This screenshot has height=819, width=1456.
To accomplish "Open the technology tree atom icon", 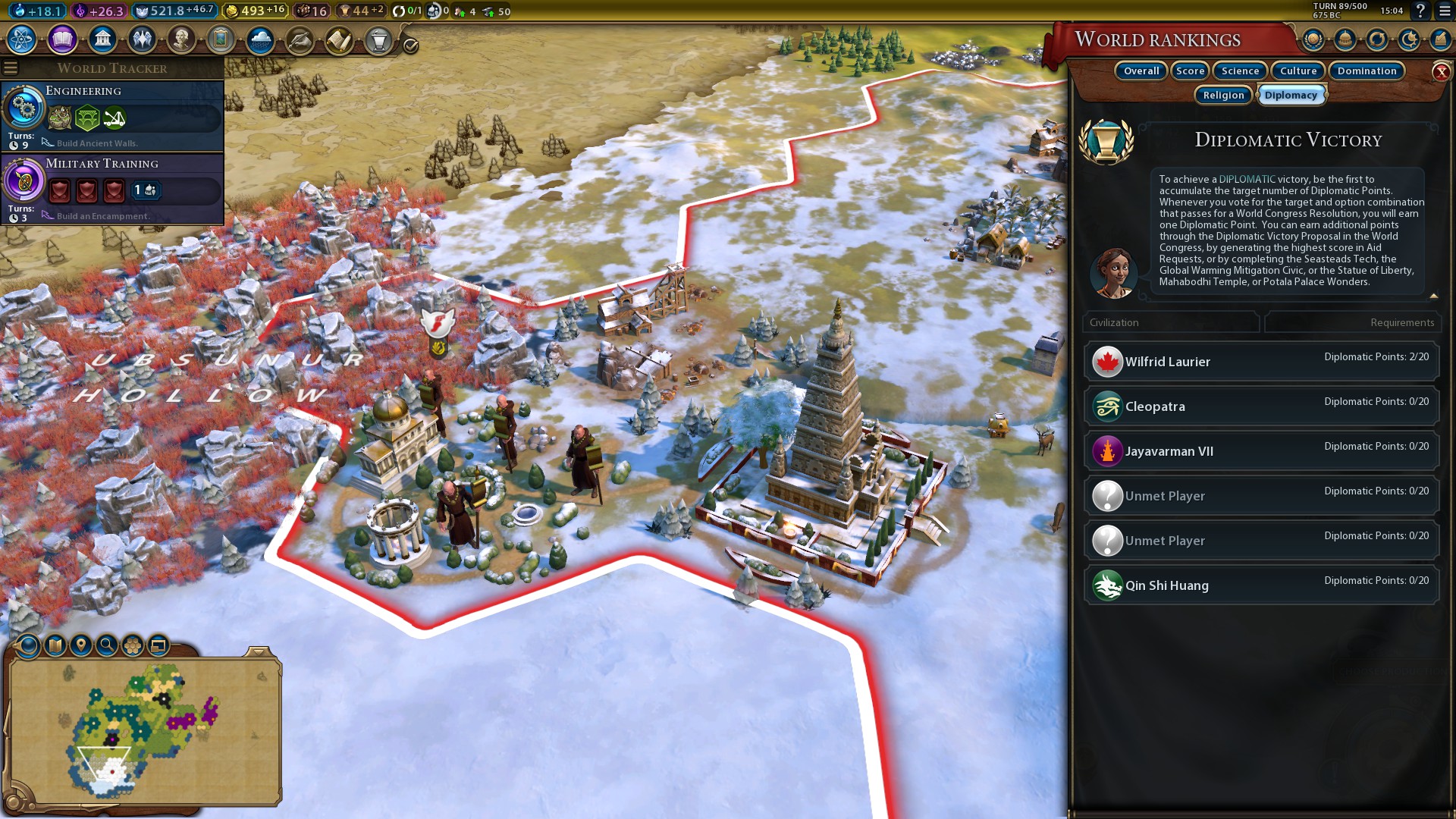I will pos(22,39).
